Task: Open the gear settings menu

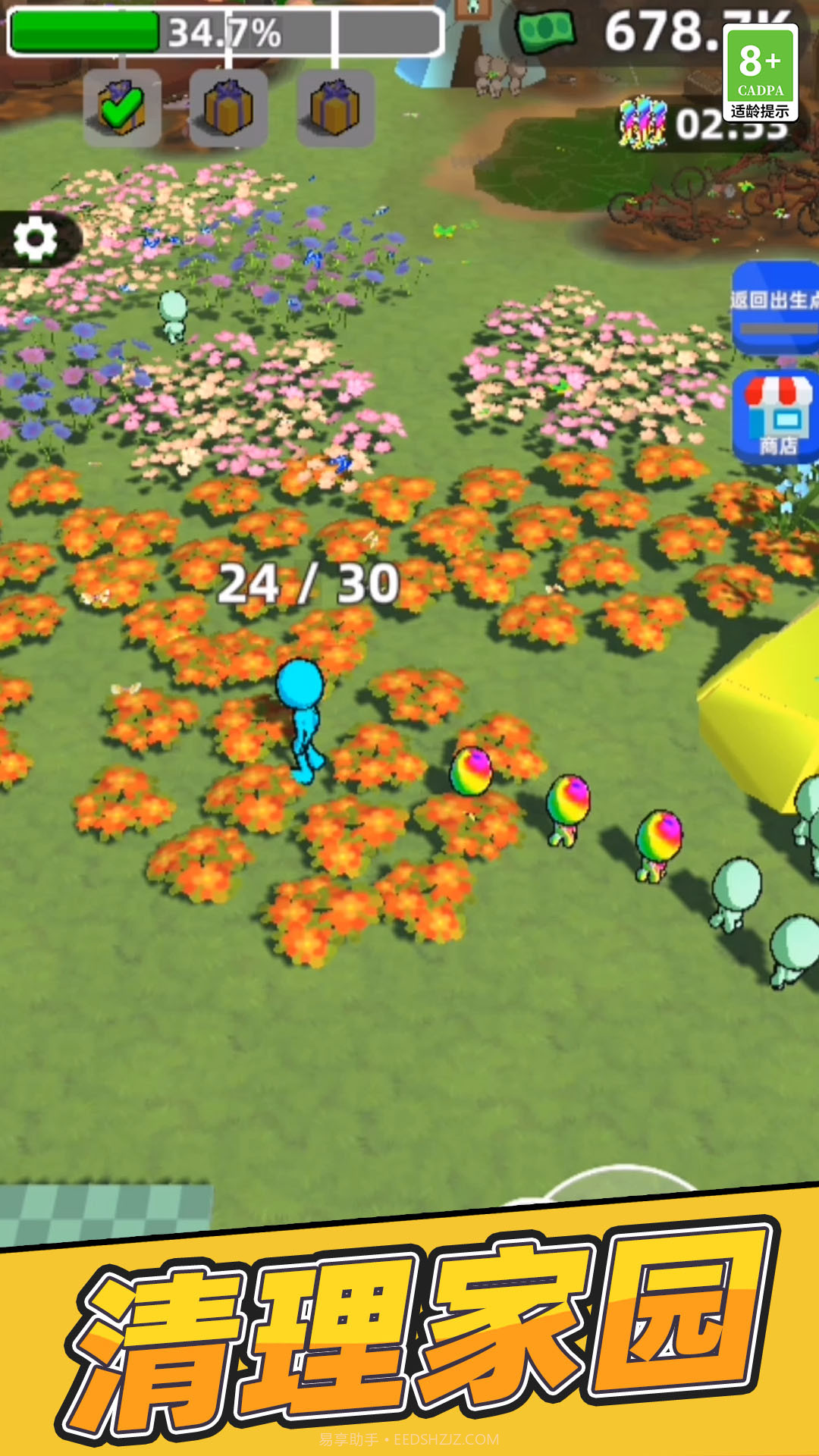Action: 36,240
